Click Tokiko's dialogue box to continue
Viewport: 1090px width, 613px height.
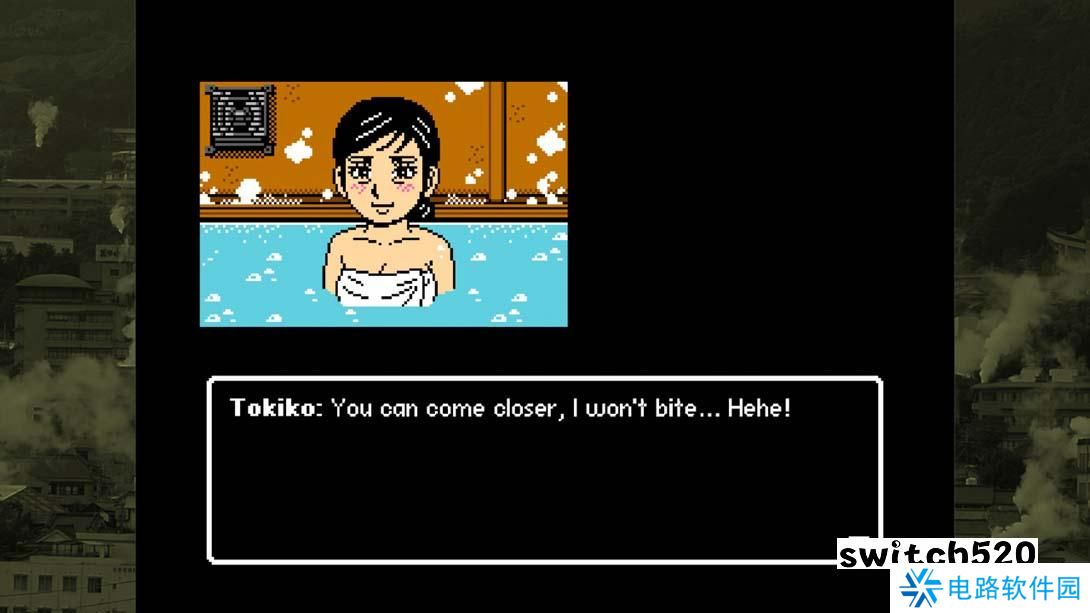click(x=544, y=468)
